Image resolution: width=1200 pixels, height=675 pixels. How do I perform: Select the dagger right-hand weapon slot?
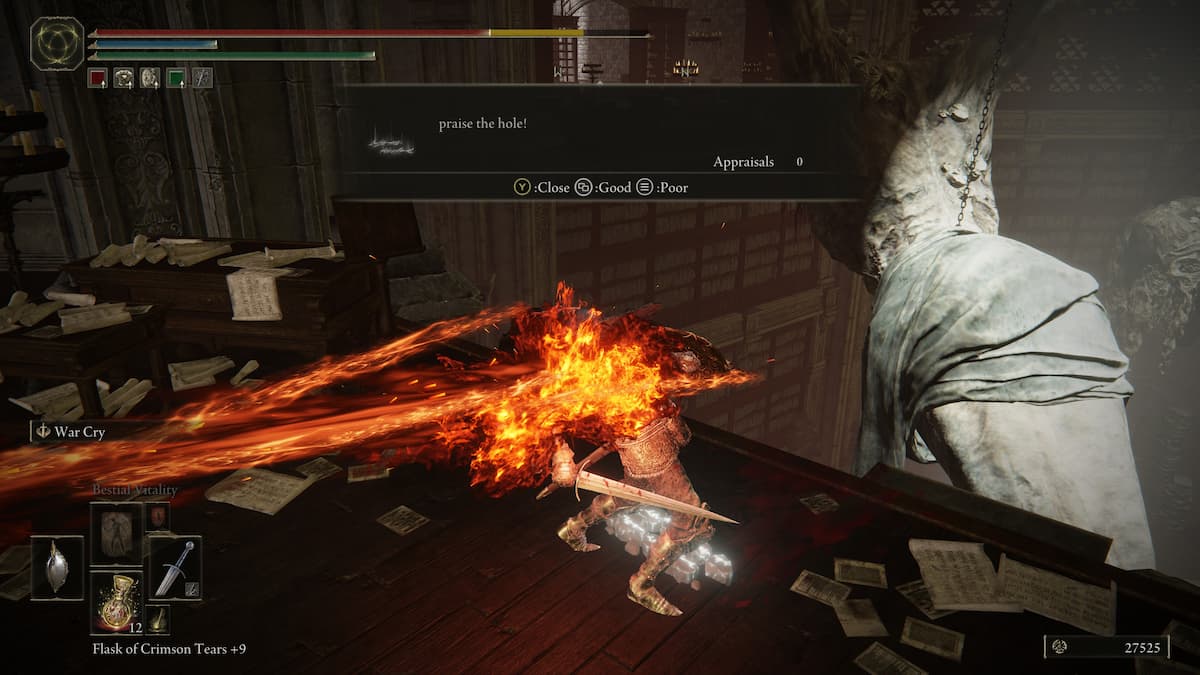click(x=175, y=567)
